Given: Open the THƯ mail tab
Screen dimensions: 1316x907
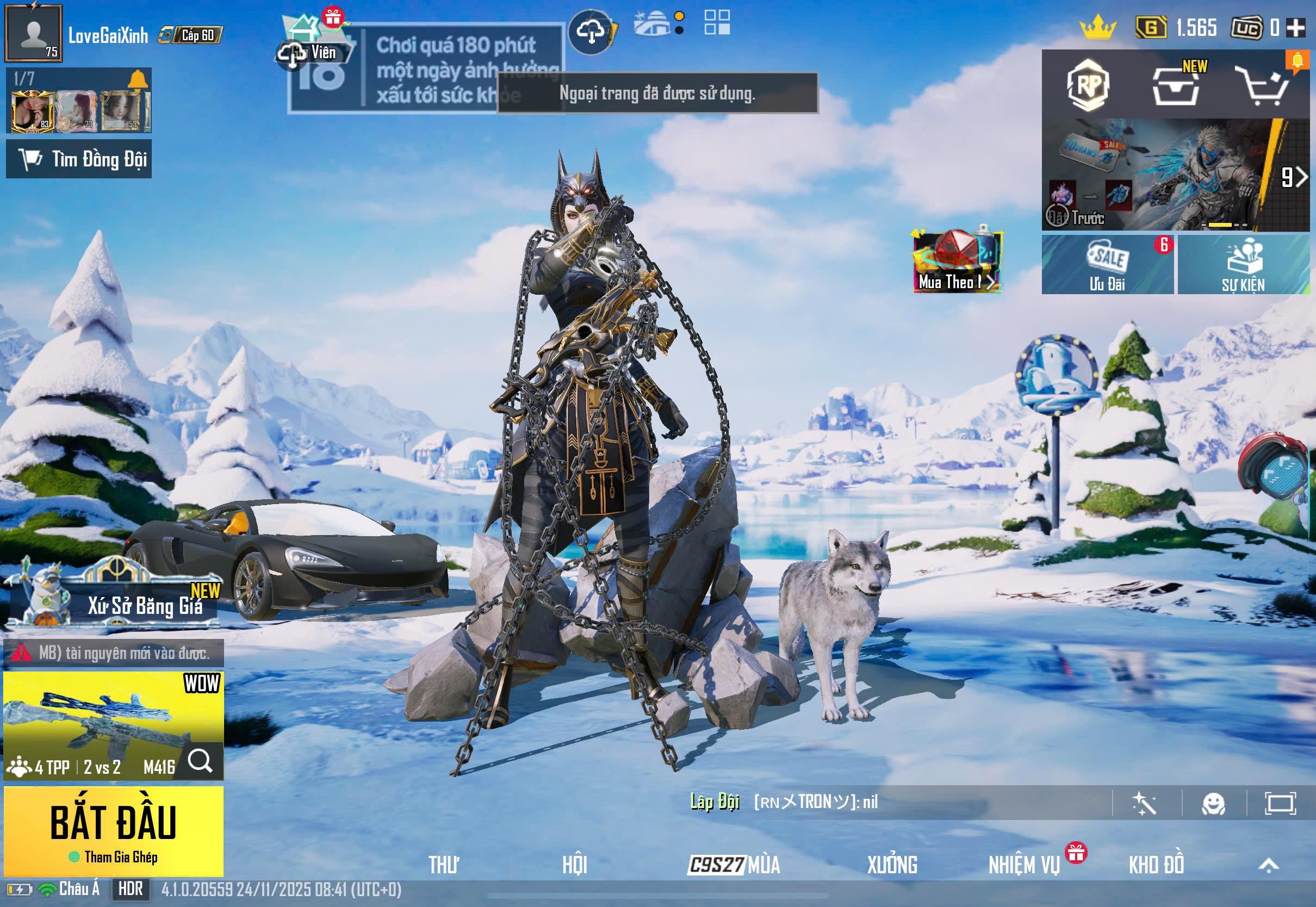Looking at the screenshot, I should point(444,865).
